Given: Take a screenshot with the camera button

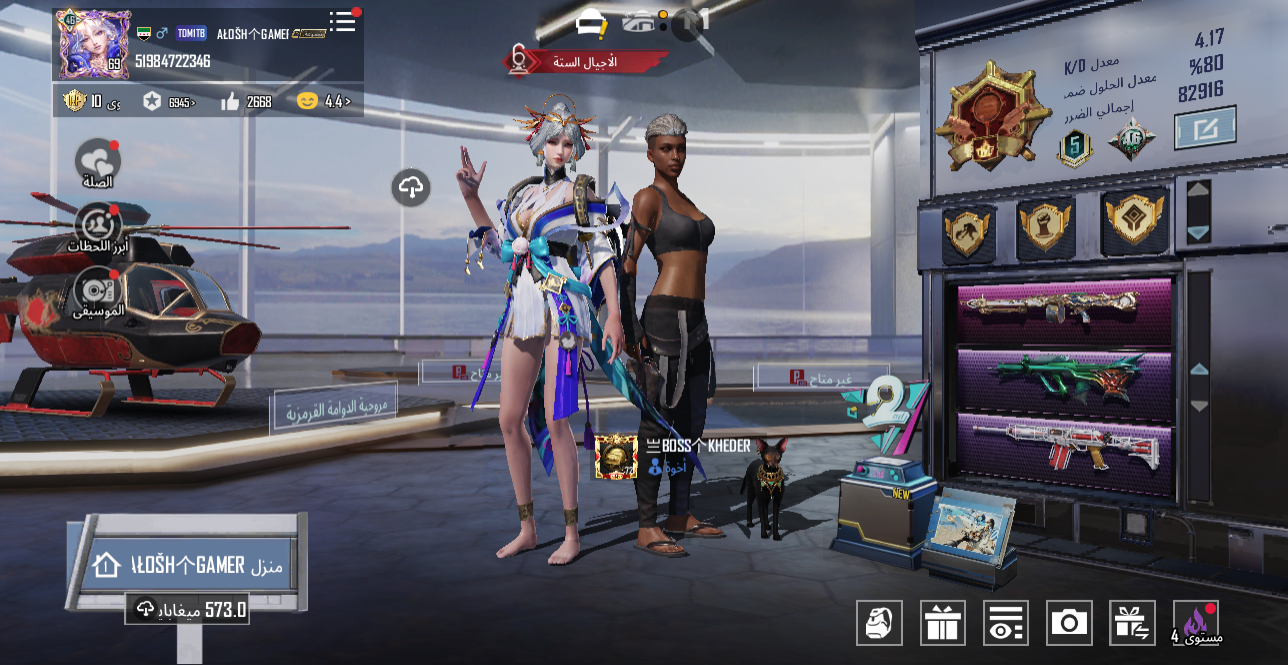Looking at the screenshot, I should coord(1069,623).
